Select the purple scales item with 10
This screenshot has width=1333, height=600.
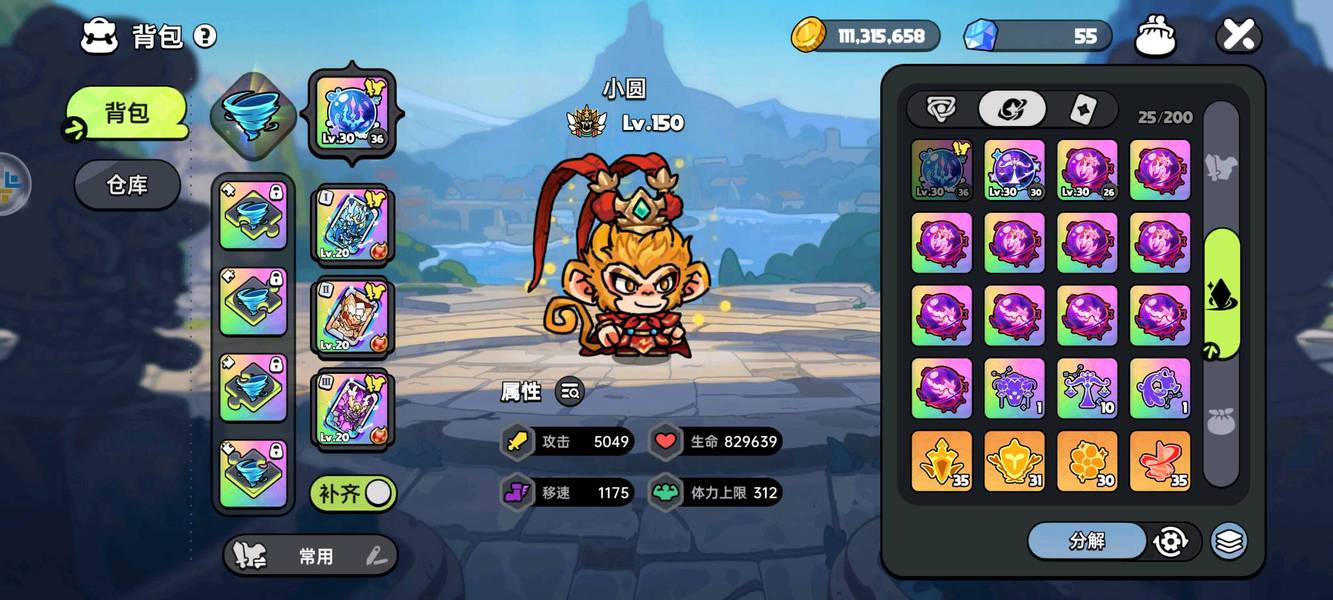click(1087, 388)
